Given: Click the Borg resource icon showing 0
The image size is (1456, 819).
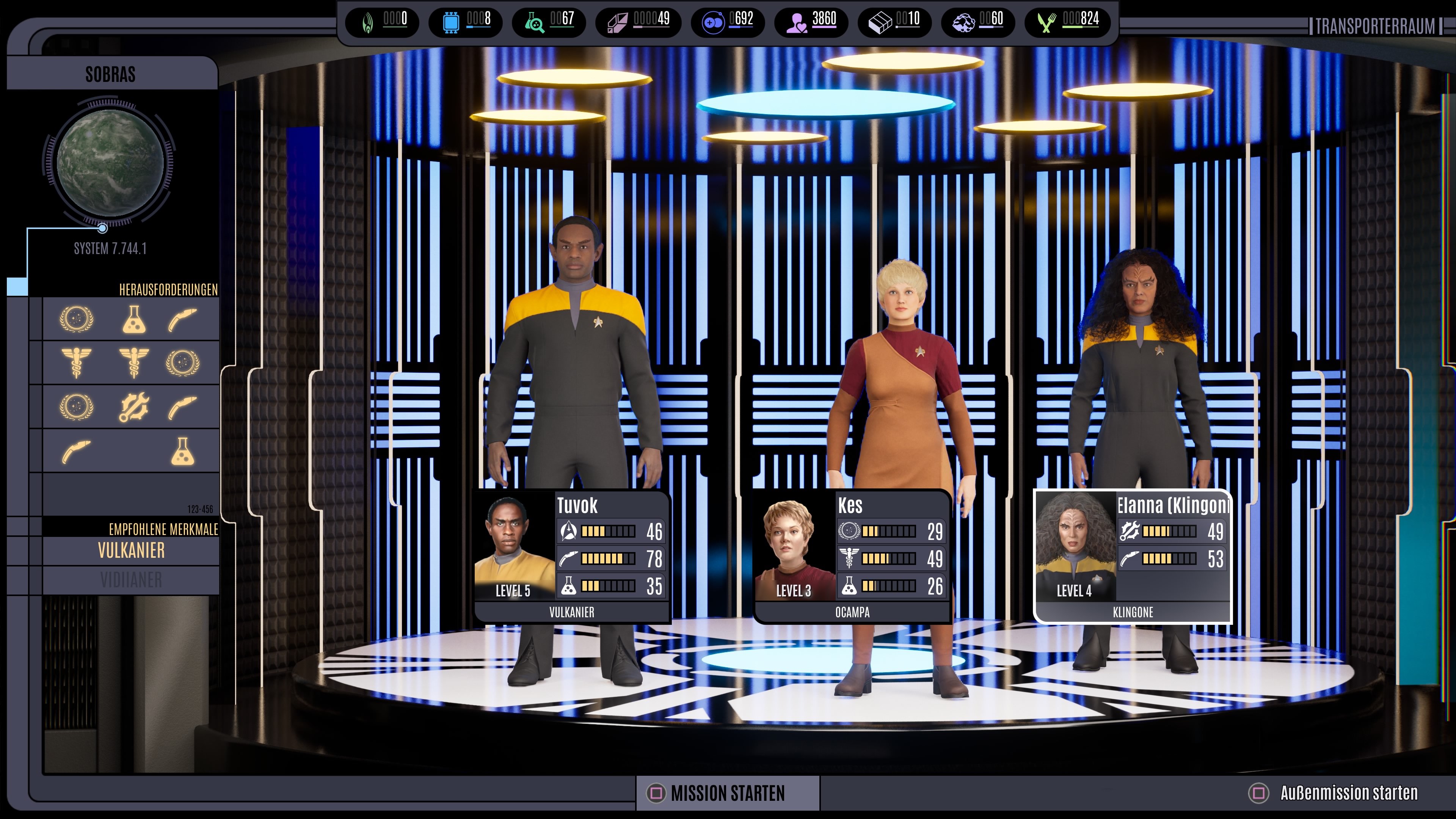Looking at the screenshot, I should tap(367, 23).
